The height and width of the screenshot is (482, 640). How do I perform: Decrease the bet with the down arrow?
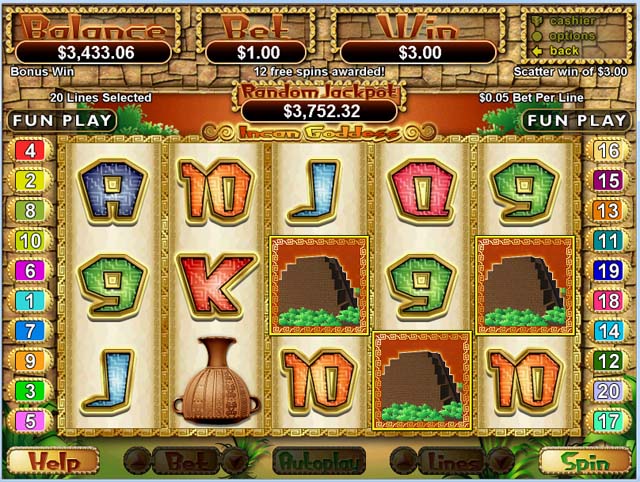(x=235, y=462)
